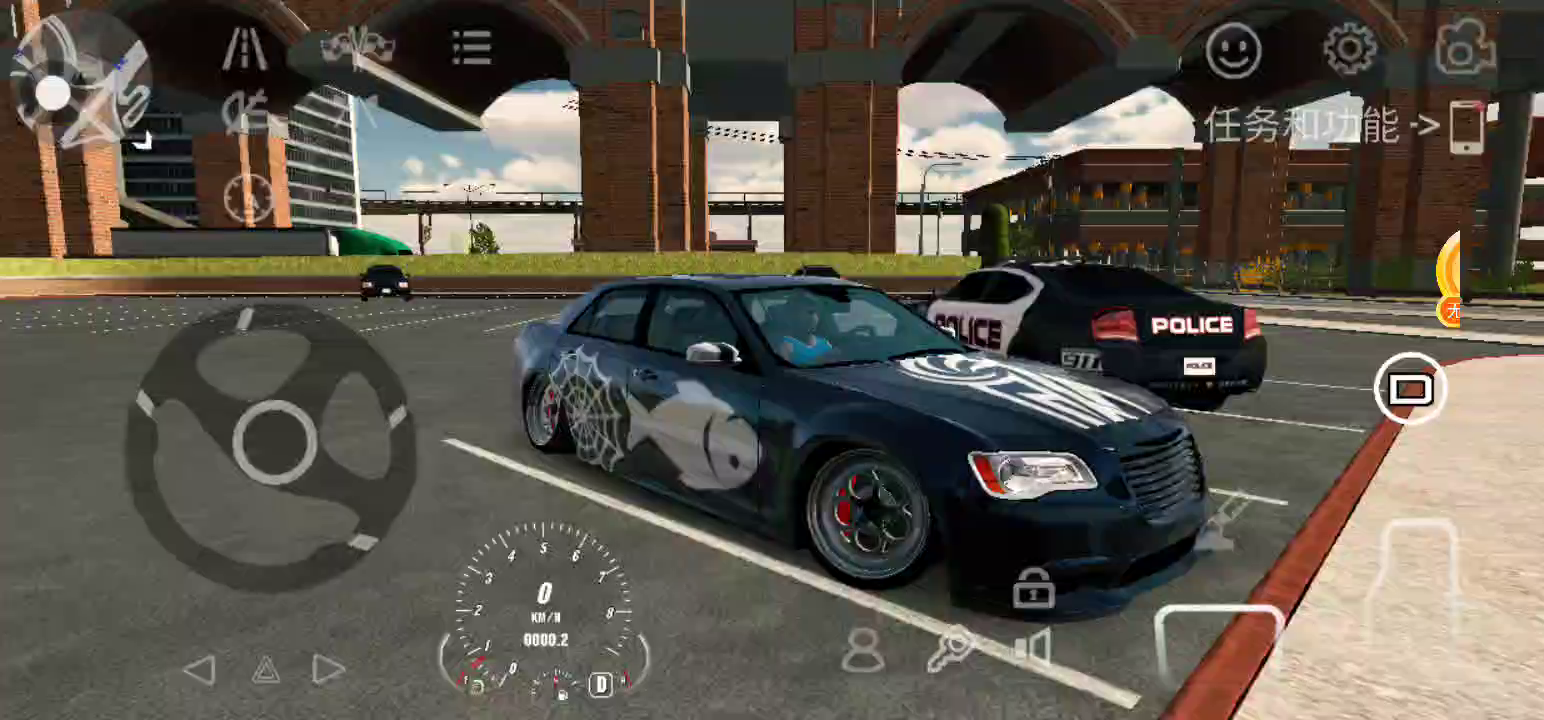Open the smiley face emote menu
This screenshot has width=1544, height=720.
pos(1232,50)
